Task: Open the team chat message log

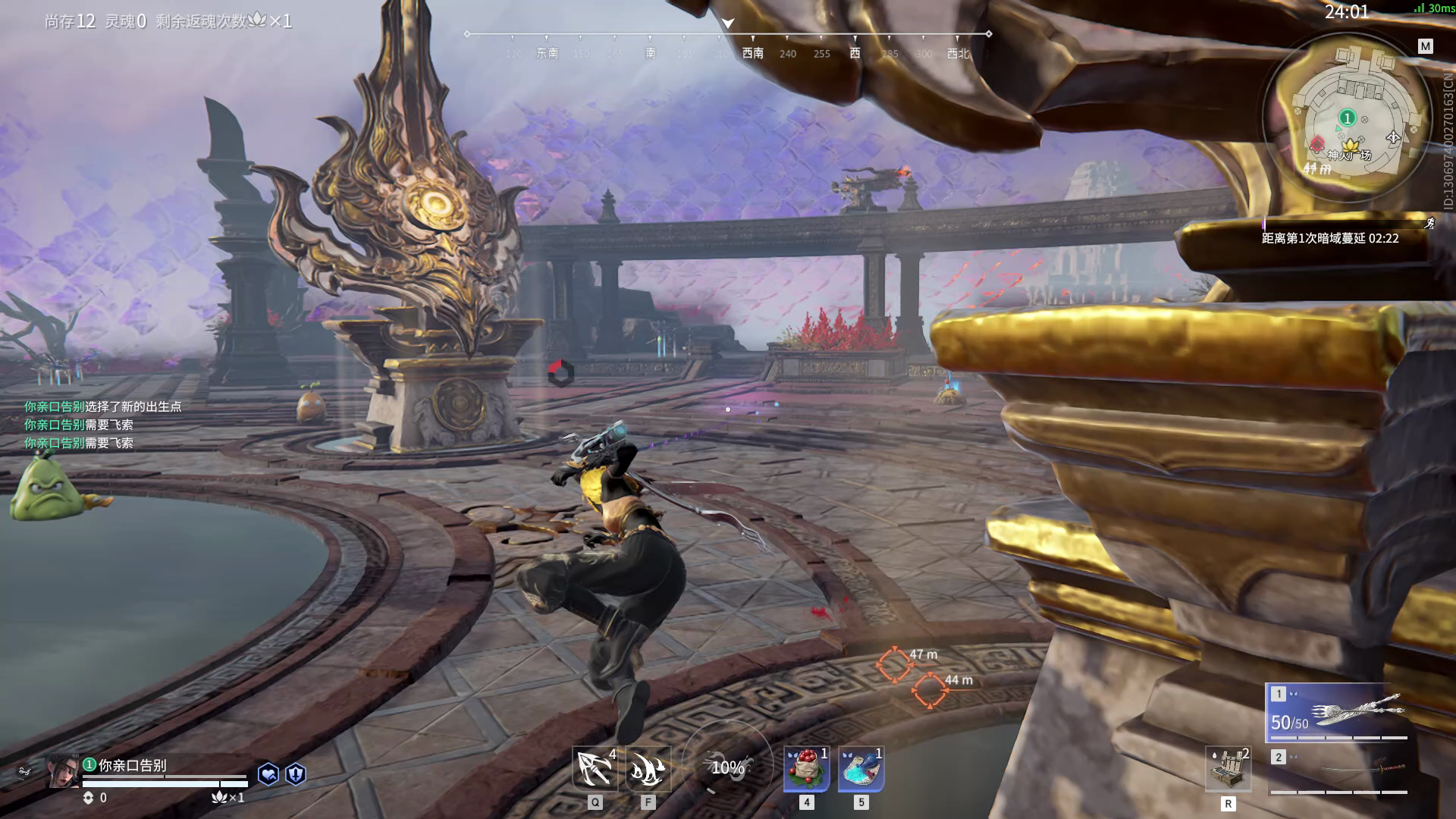Action: pyautogui.click(x=102, y=425)
